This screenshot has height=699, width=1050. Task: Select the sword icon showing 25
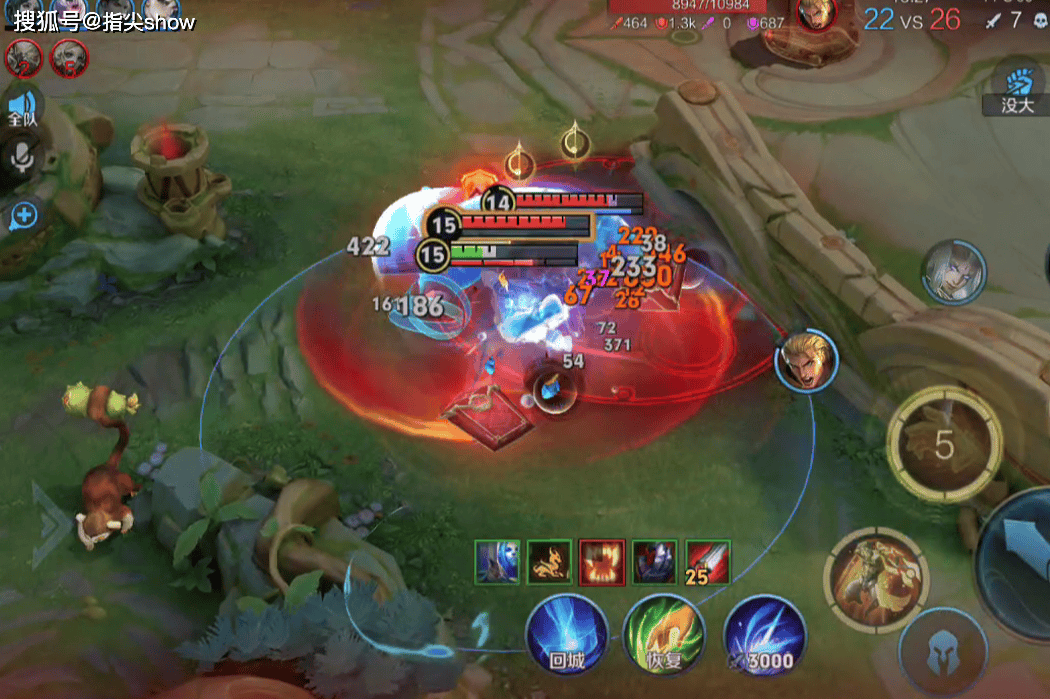(707, 561)
